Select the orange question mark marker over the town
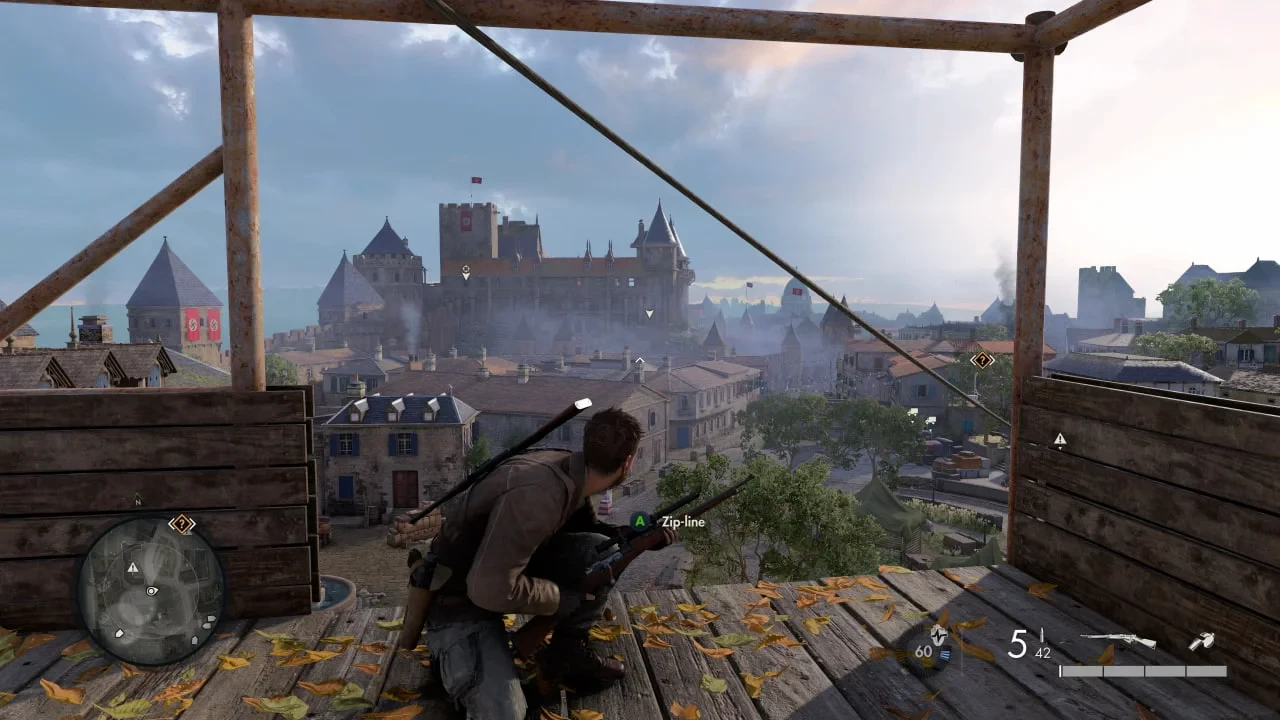This screenshot has height=720, width=1280. (982, 360)
